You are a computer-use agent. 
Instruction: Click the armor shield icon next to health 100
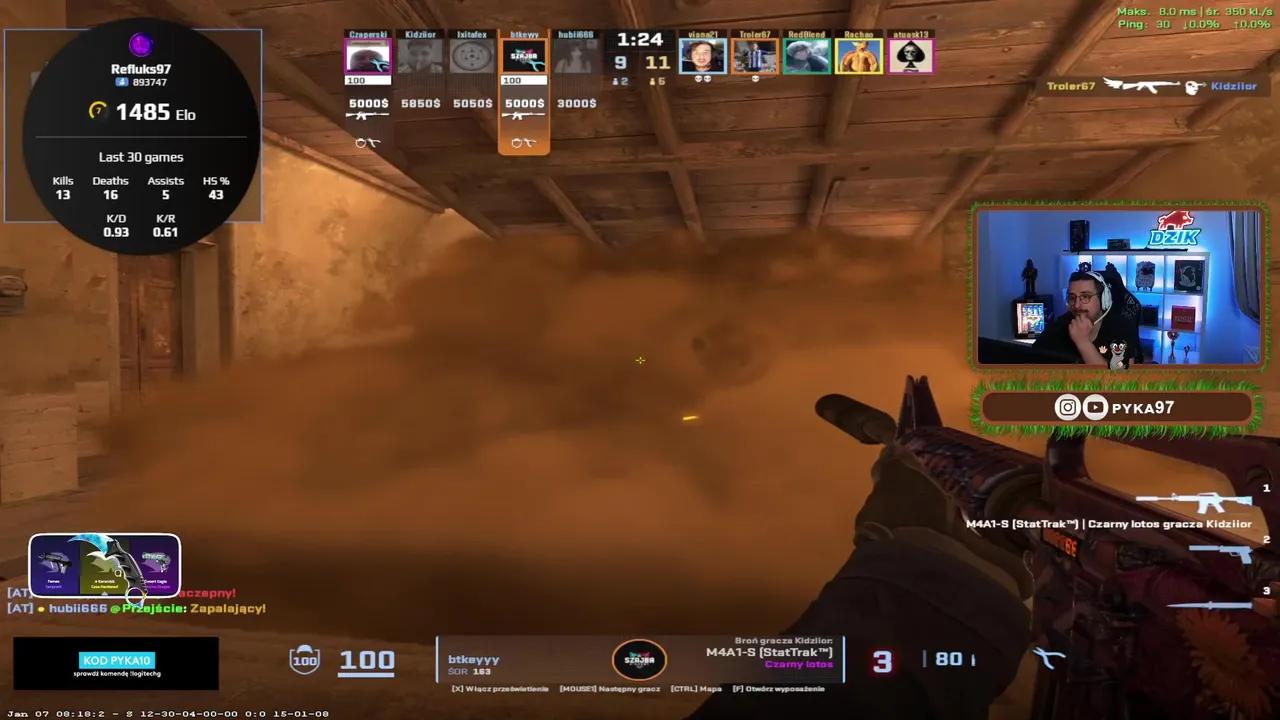pyautogui.click(x=304, y=659)
